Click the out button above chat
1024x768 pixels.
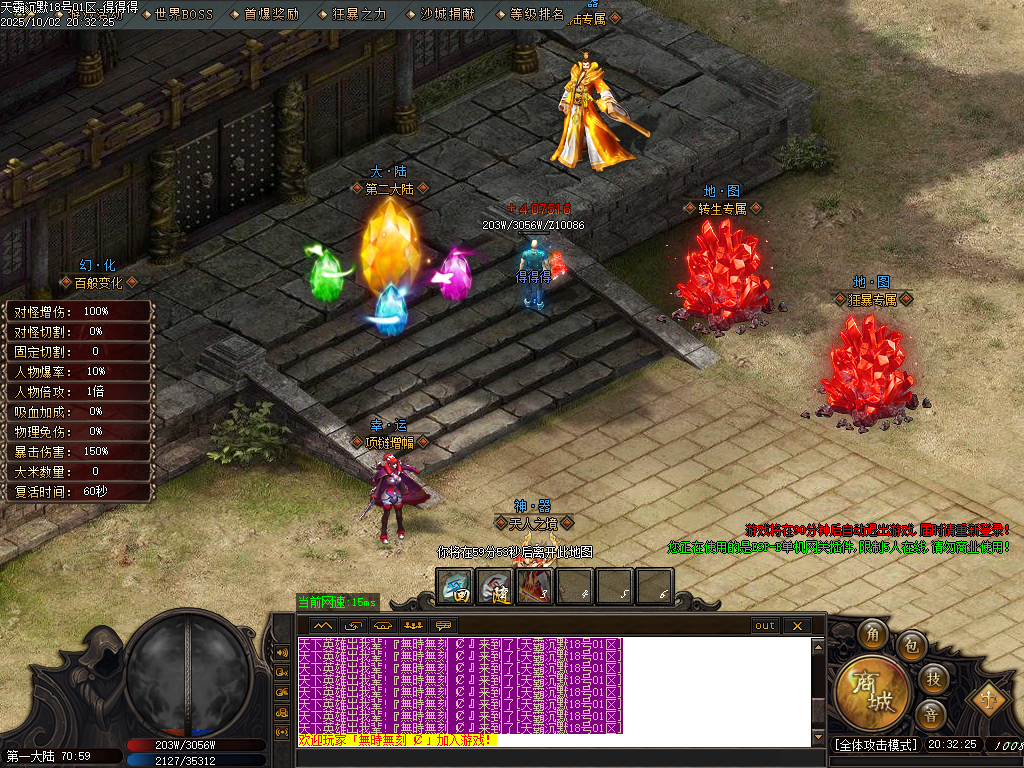tap(765, 626)
